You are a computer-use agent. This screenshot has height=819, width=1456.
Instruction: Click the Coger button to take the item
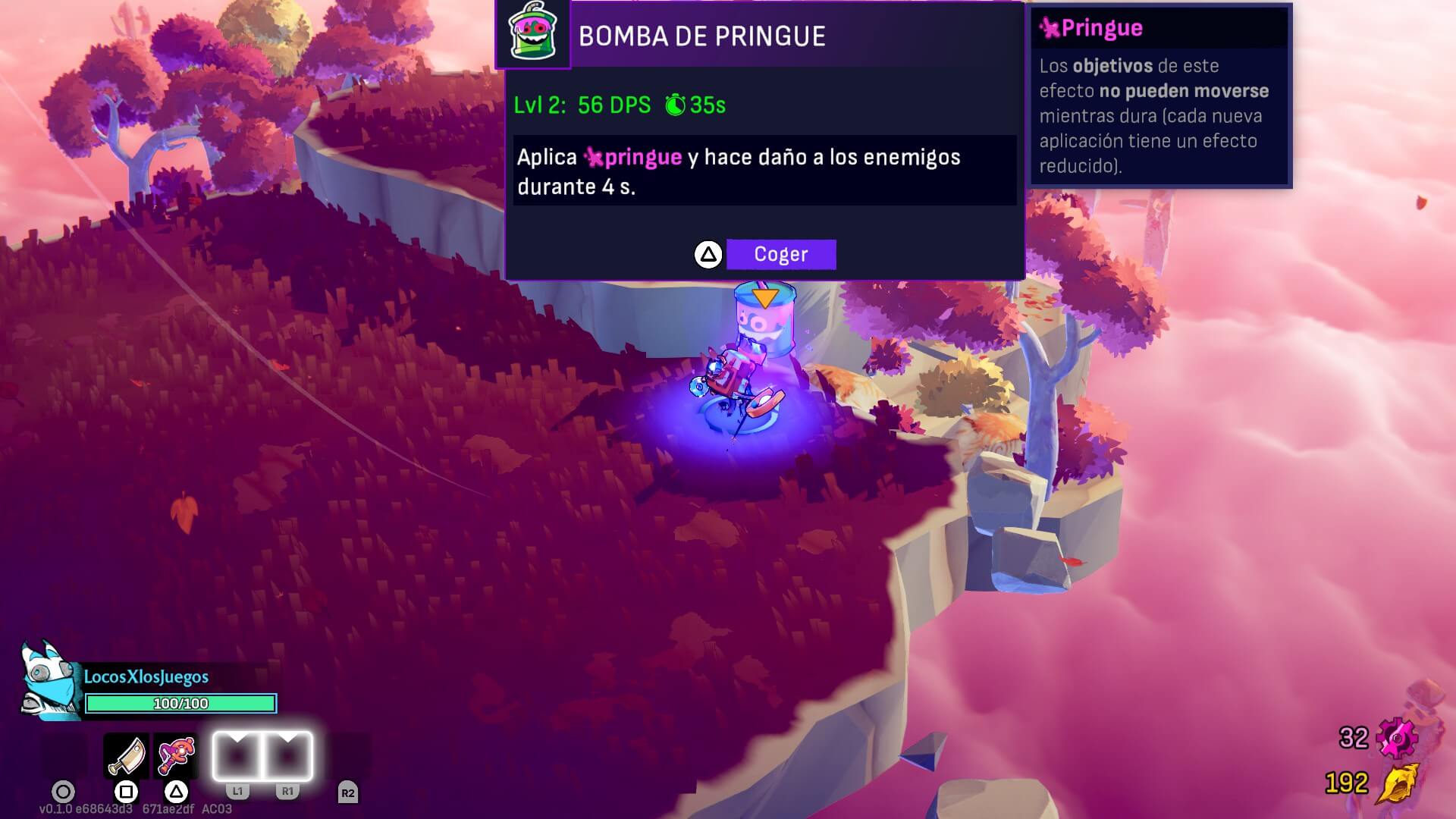pyautogui.click(x=780, y=255)
